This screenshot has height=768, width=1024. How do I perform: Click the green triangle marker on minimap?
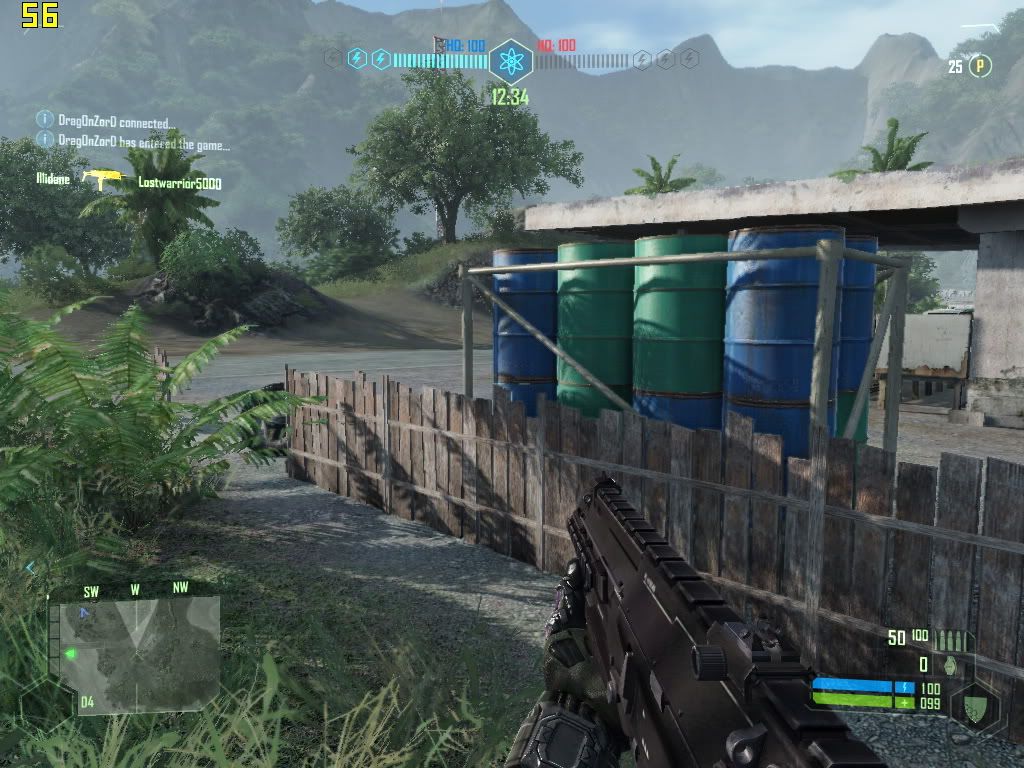[70, 654]
